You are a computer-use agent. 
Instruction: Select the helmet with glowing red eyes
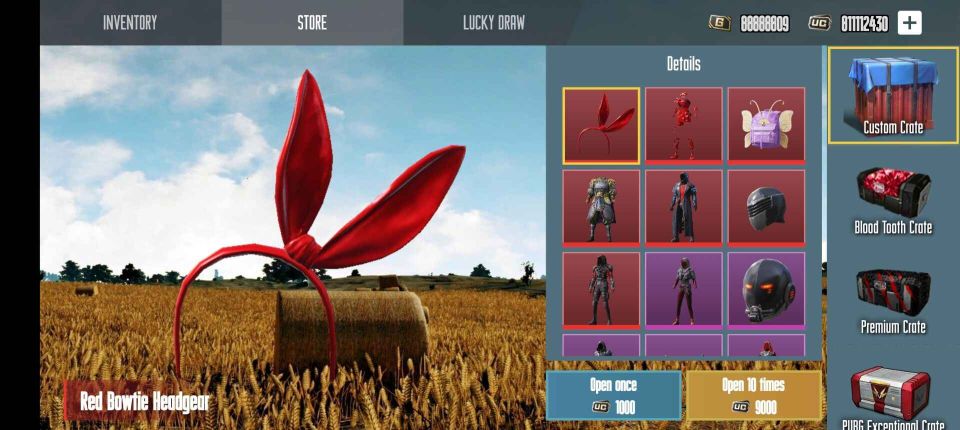tap(766, 289)
